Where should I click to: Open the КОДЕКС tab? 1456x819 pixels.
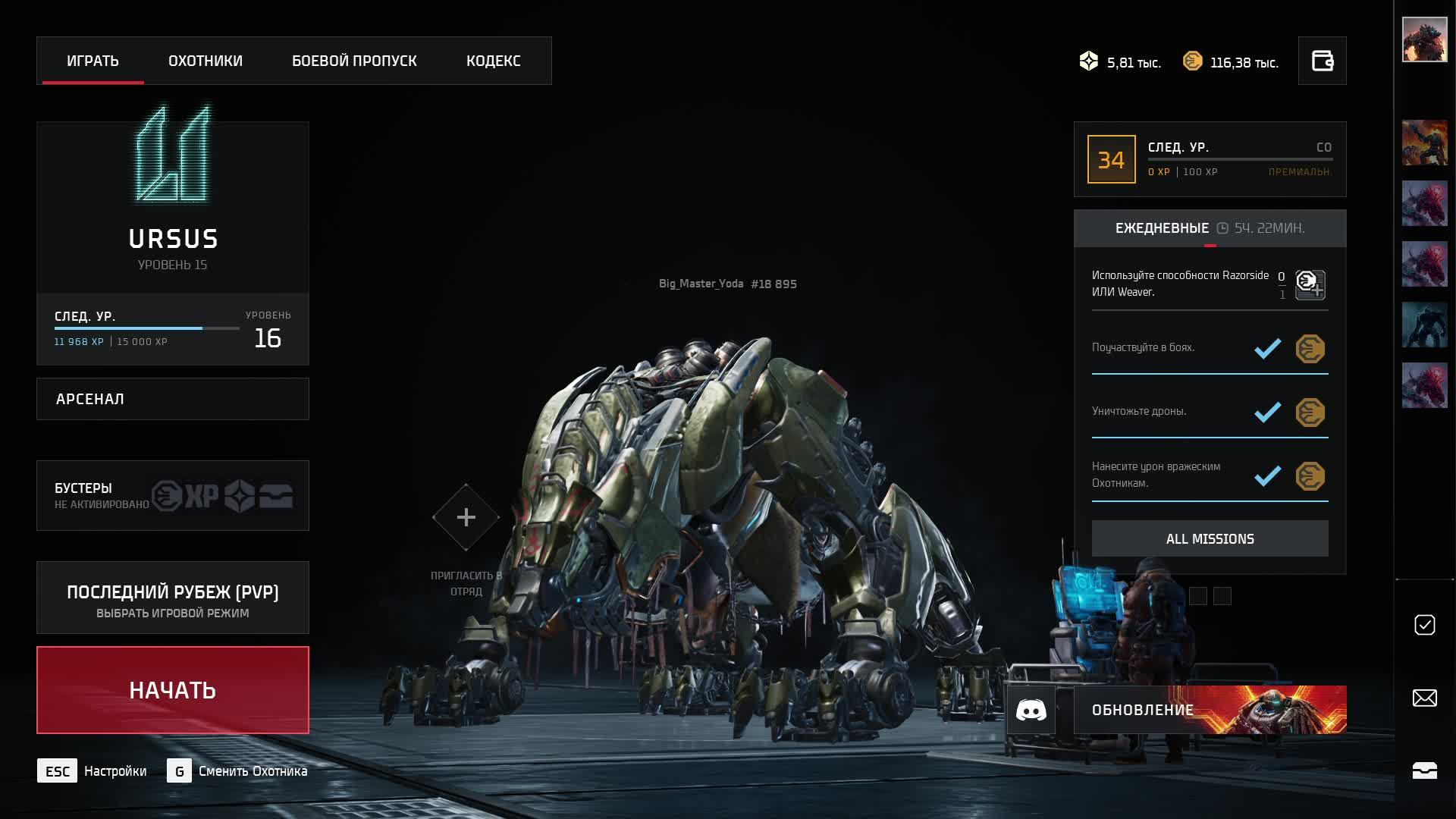493,61
